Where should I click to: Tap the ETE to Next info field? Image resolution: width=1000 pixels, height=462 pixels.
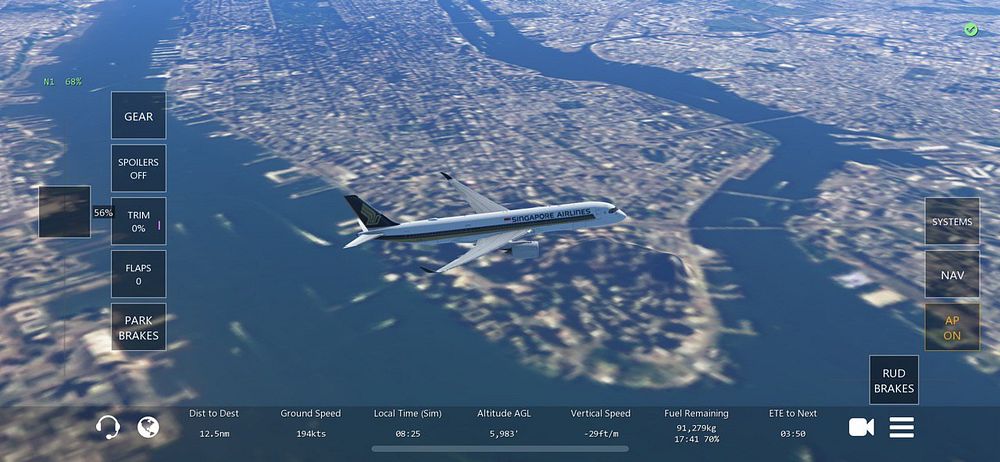tap(793, 423)
